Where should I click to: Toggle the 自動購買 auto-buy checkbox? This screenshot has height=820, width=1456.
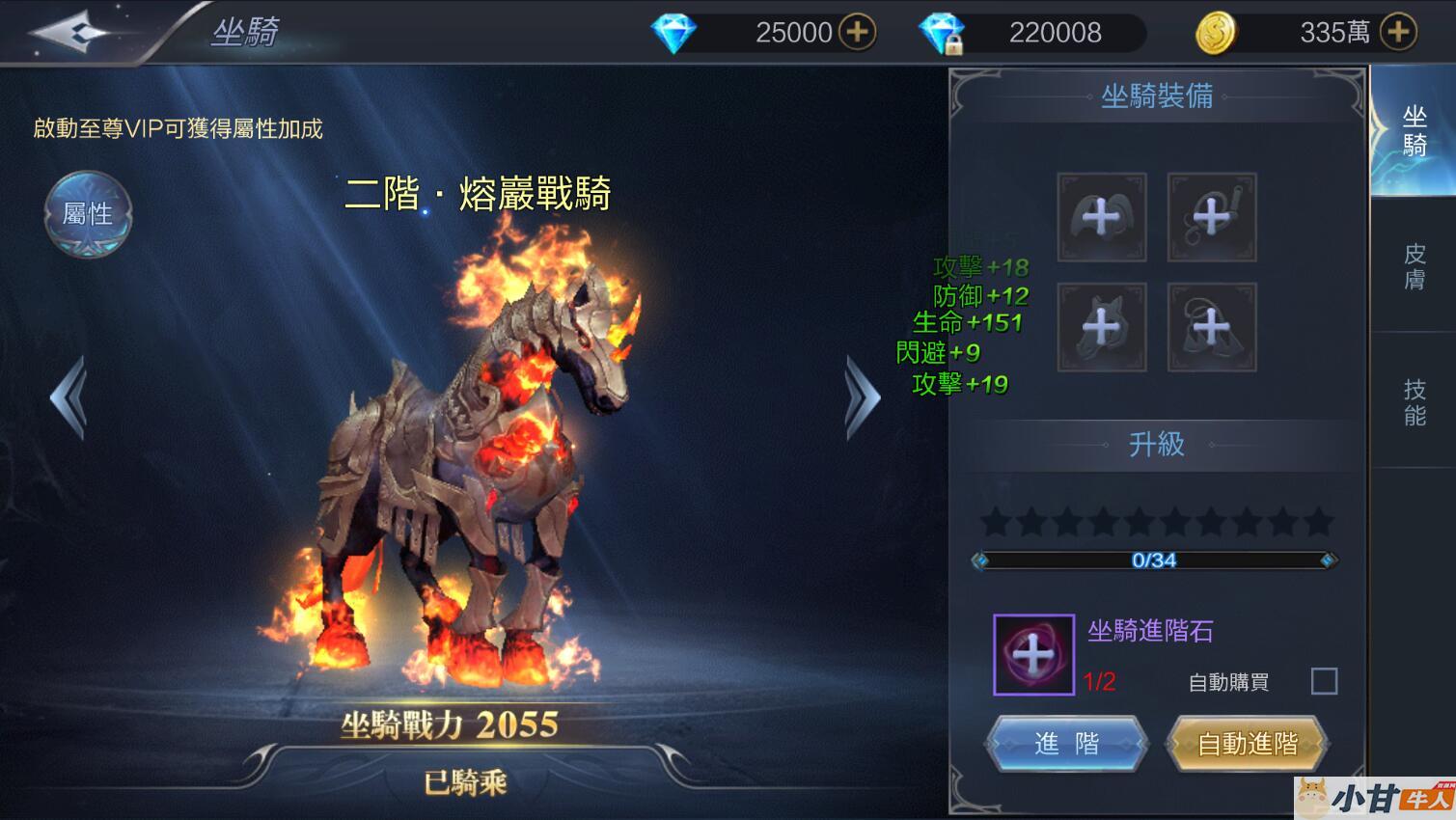[x=1324, y=681]
